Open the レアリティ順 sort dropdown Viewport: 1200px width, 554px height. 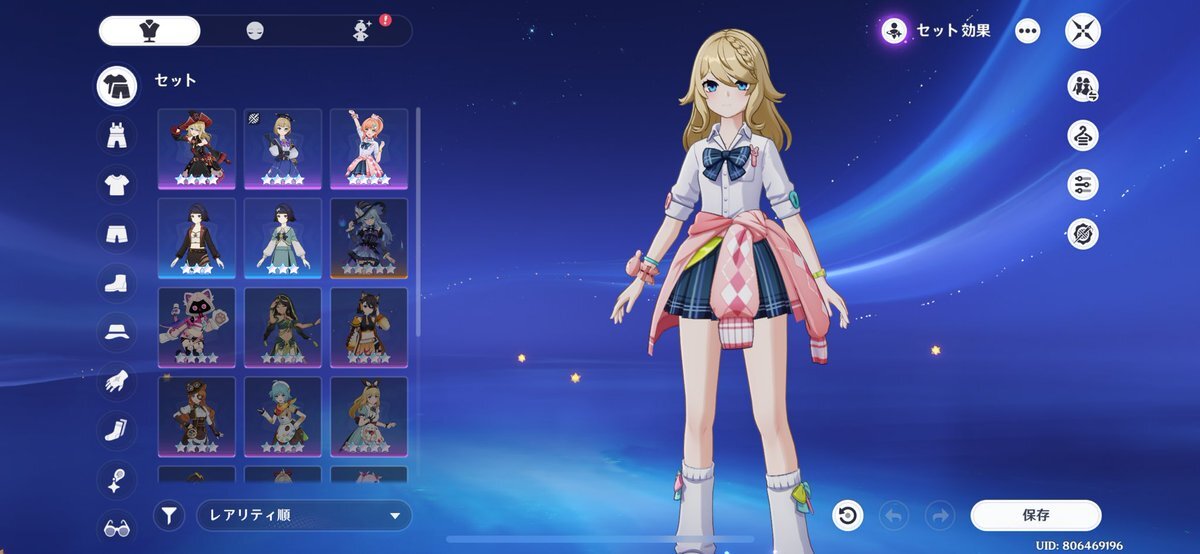click(304, 516)
